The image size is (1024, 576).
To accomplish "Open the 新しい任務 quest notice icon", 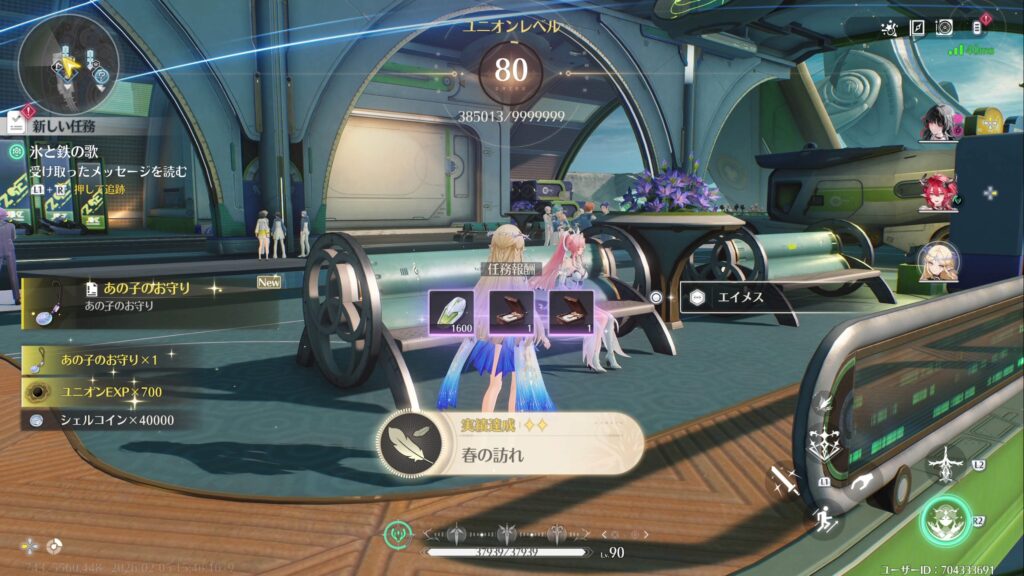I will coord(16,123).
